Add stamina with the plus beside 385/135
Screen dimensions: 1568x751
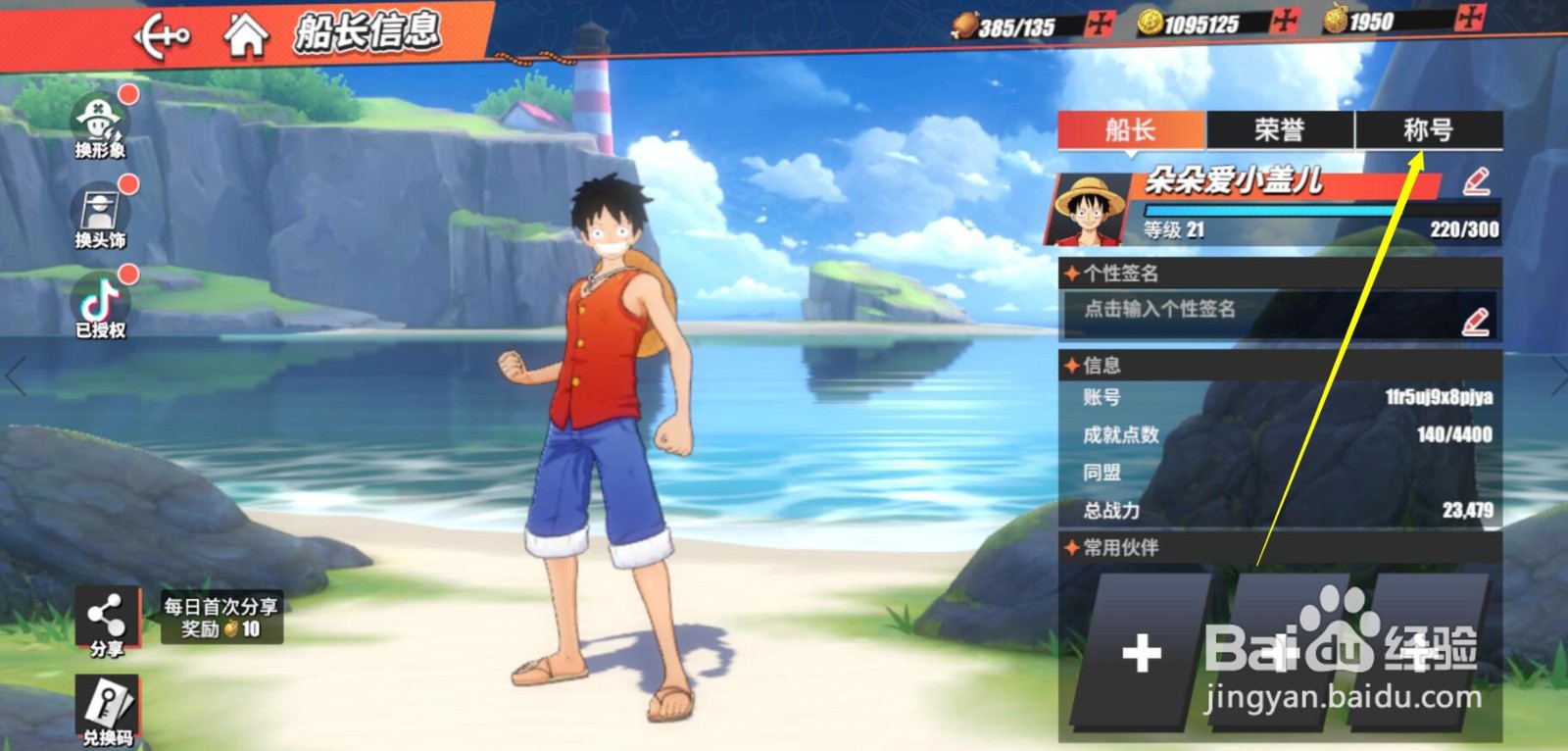(1101, 24)
